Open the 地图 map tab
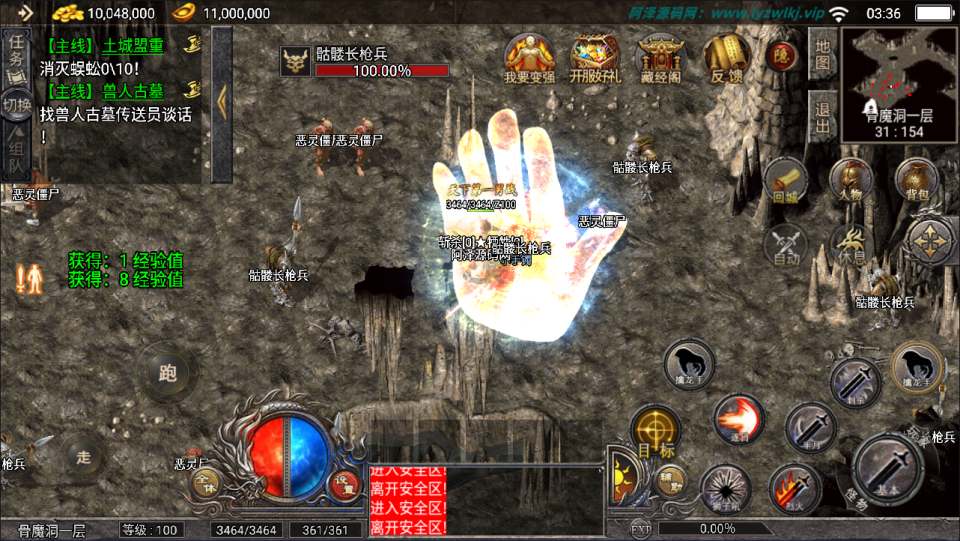This screenshot has width=960, height=541. coord(822,54)
